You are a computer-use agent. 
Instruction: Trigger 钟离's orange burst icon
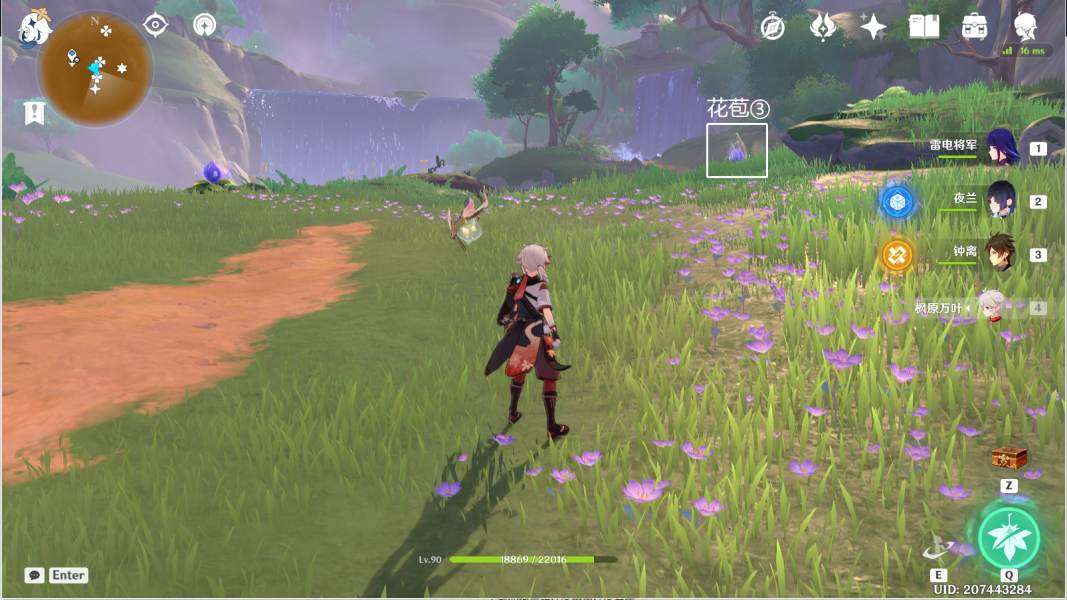[896, 254]
